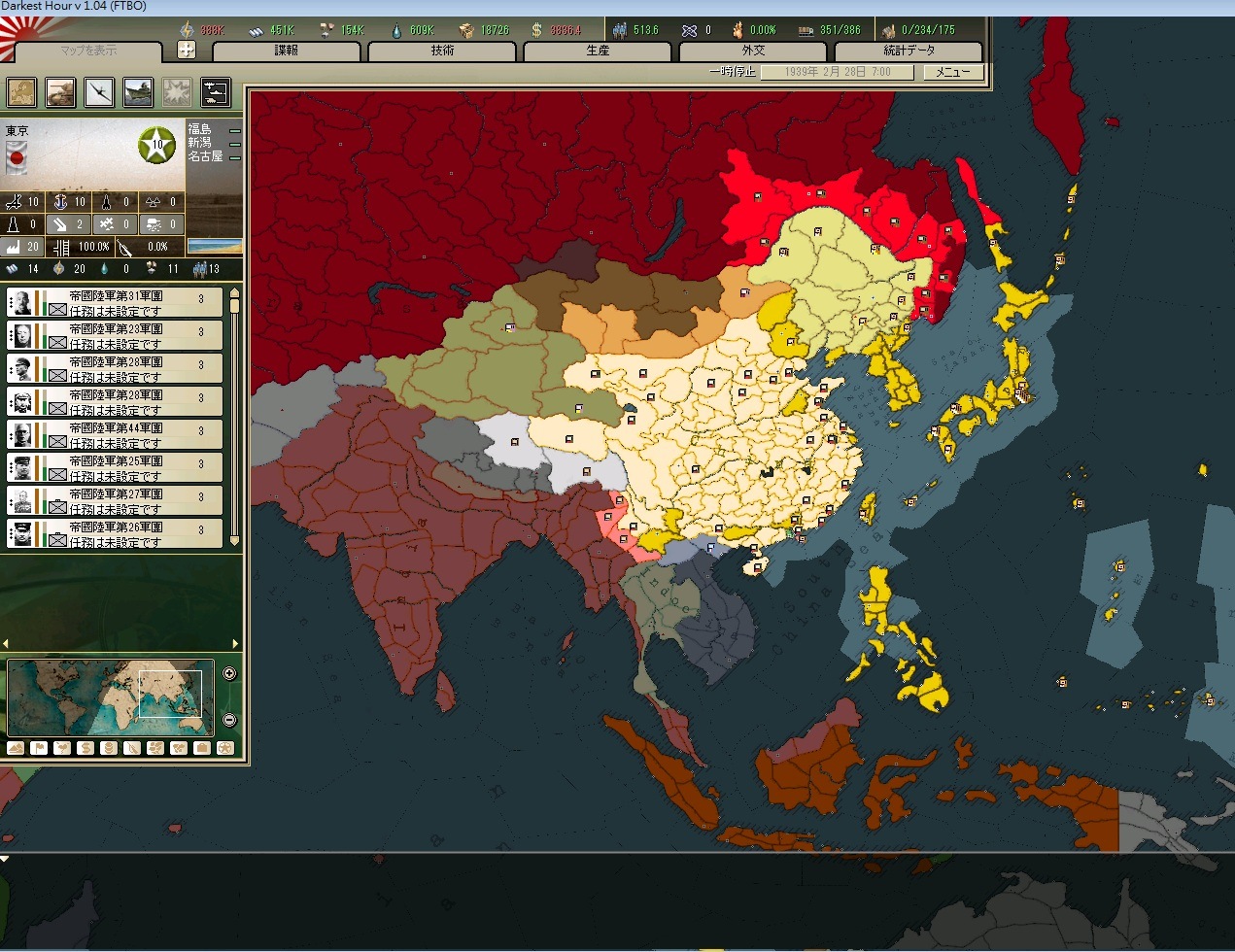
Task: Click on the world minimap
Action: click(109, 697)
